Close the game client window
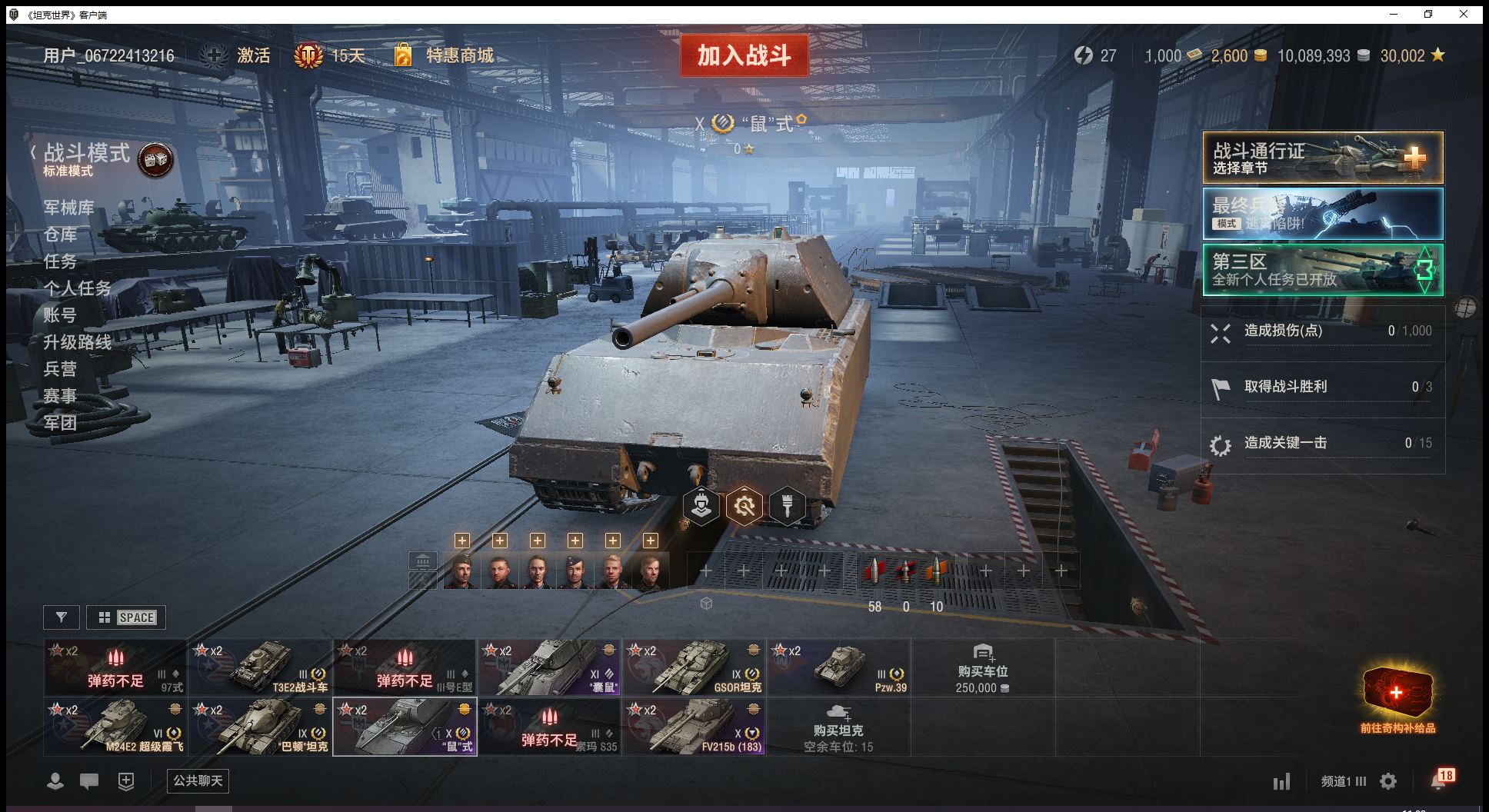Viewport: 1489px width, 812px height. 1464,14
